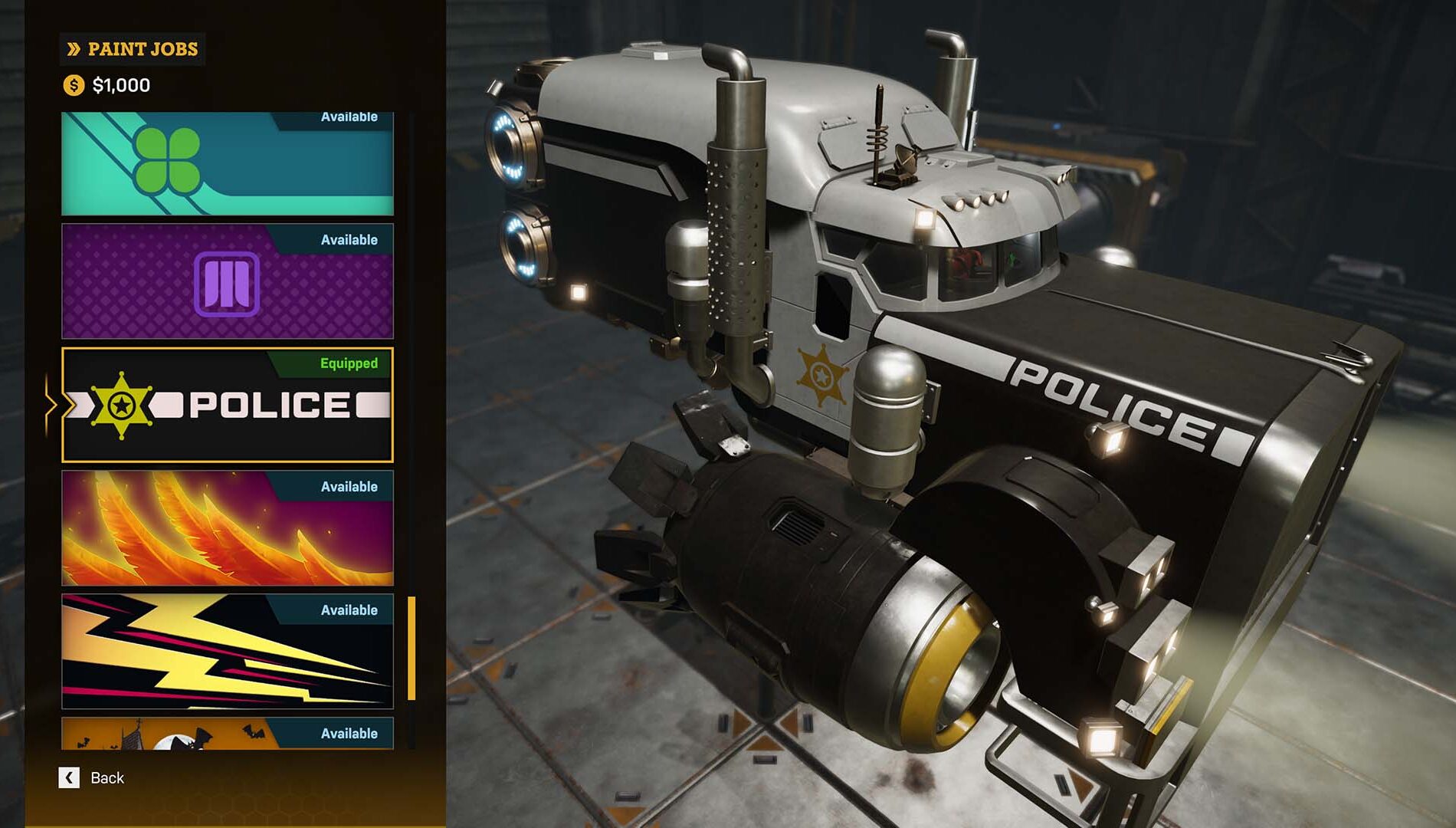1456x828 pixels.
Task: Select the green four-leaf clover paint job
Action: click(x=228, y=164)
